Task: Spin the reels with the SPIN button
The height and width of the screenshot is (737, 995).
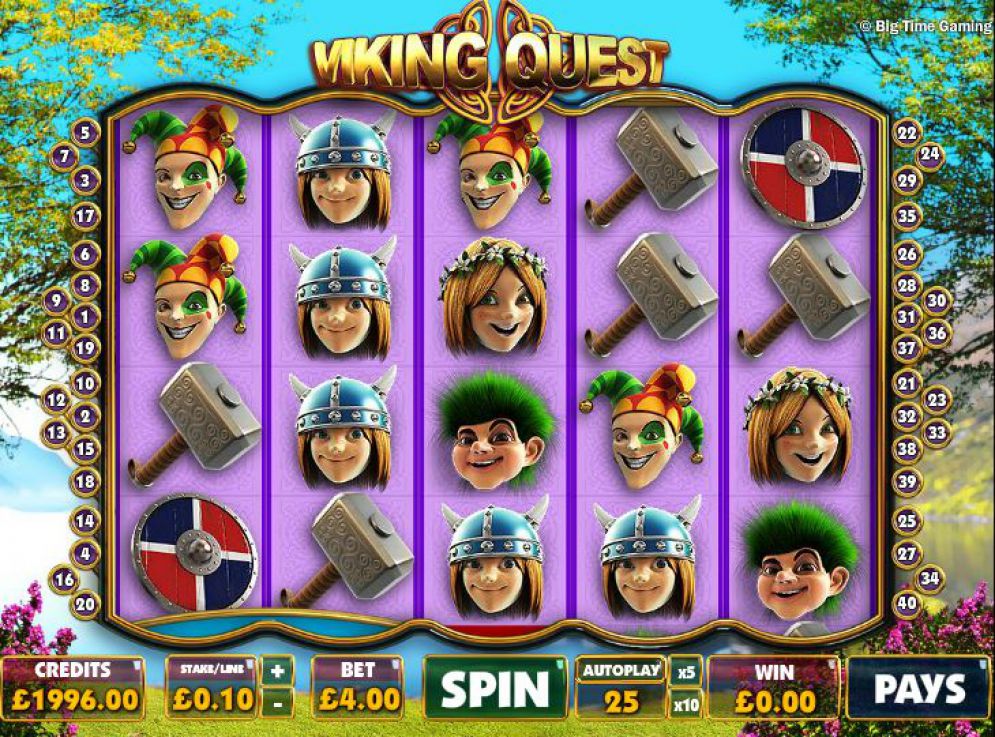Action: pyautogui.click(x=495, y=687)
